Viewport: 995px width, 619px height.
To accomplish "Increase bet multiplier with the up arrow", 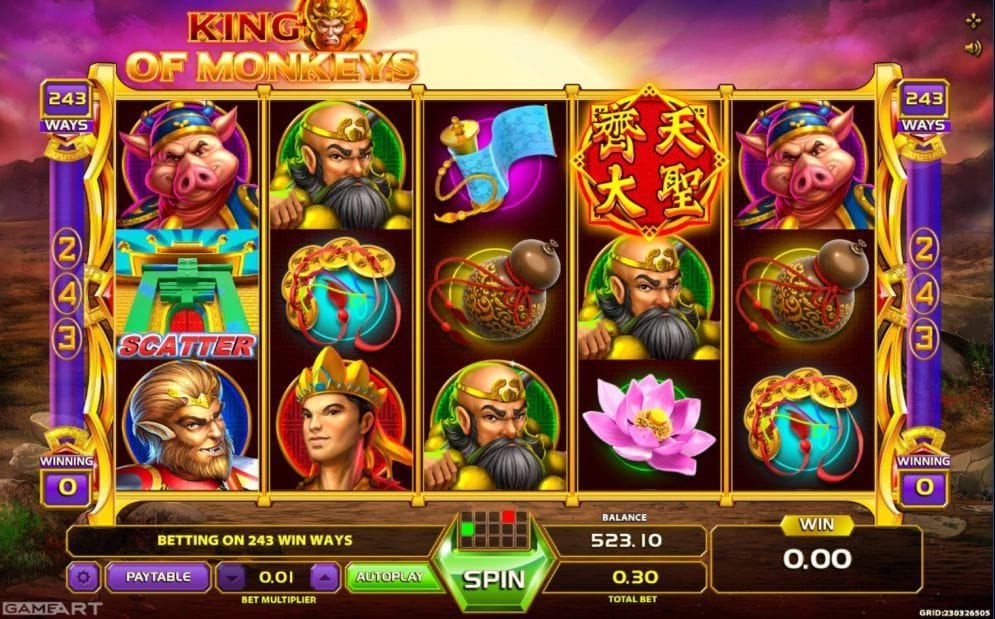I will tap(325, 577).
